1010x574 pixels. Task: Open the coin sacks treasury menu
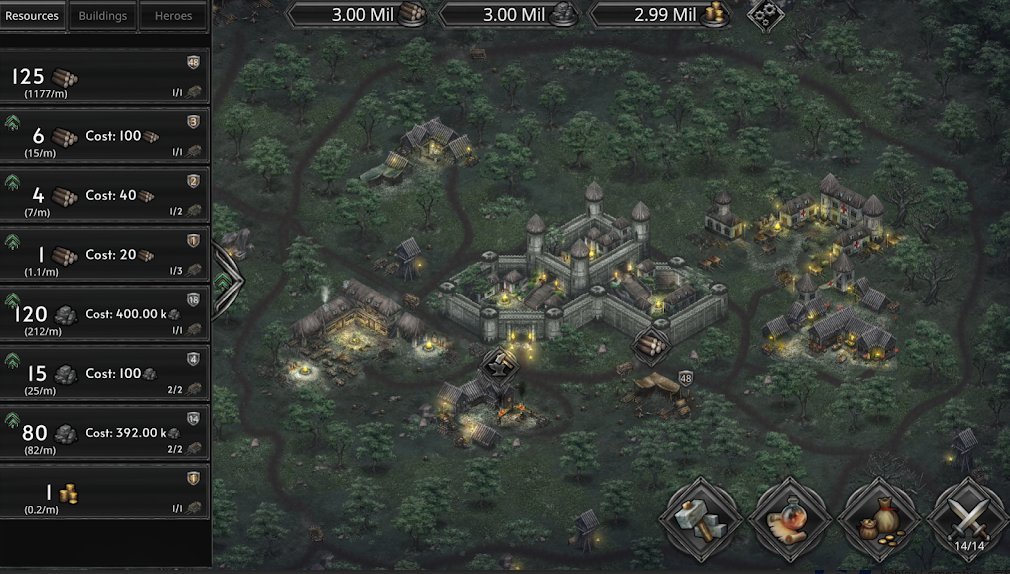click(x=879, y=518)
